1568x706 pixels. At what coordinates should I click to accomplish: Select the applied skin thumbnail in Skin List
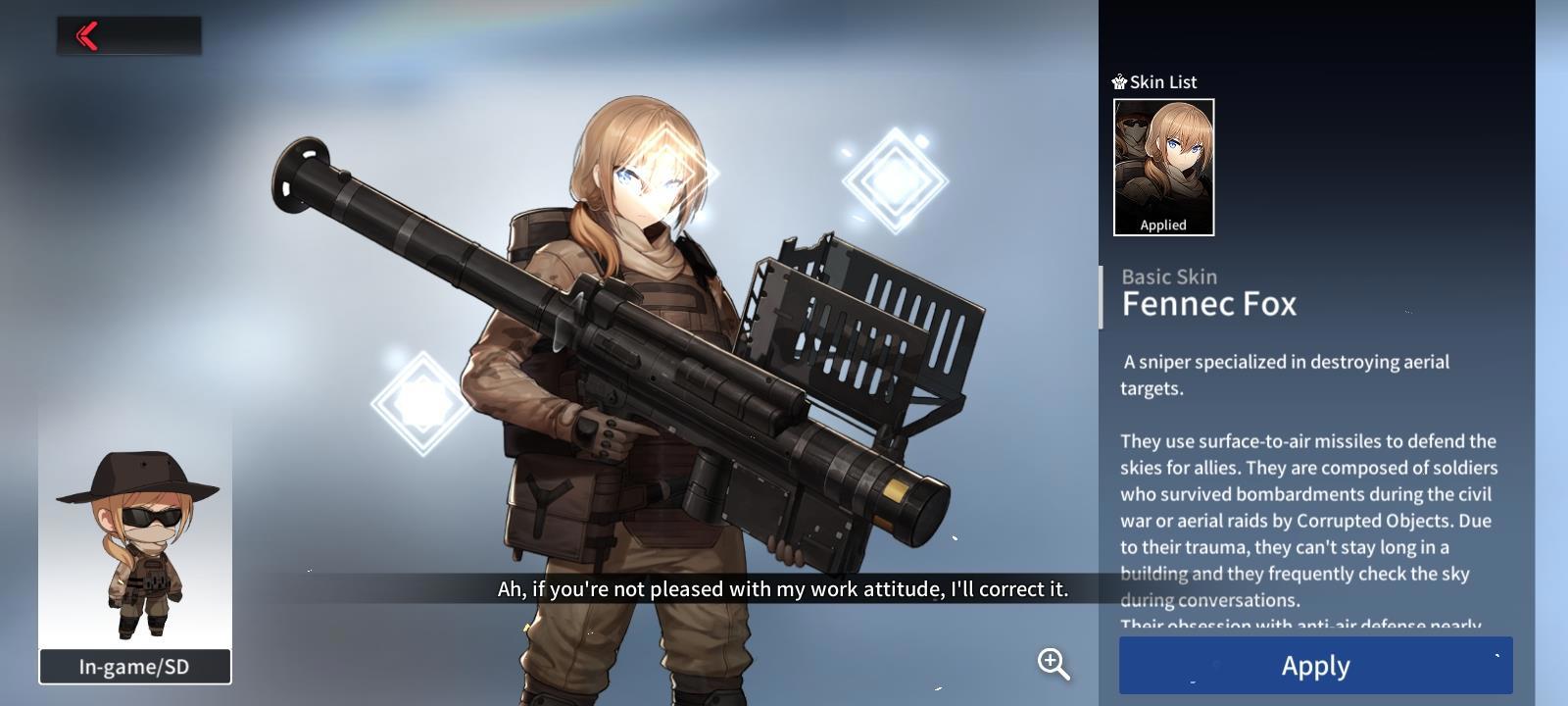[x=1163, y=167]
